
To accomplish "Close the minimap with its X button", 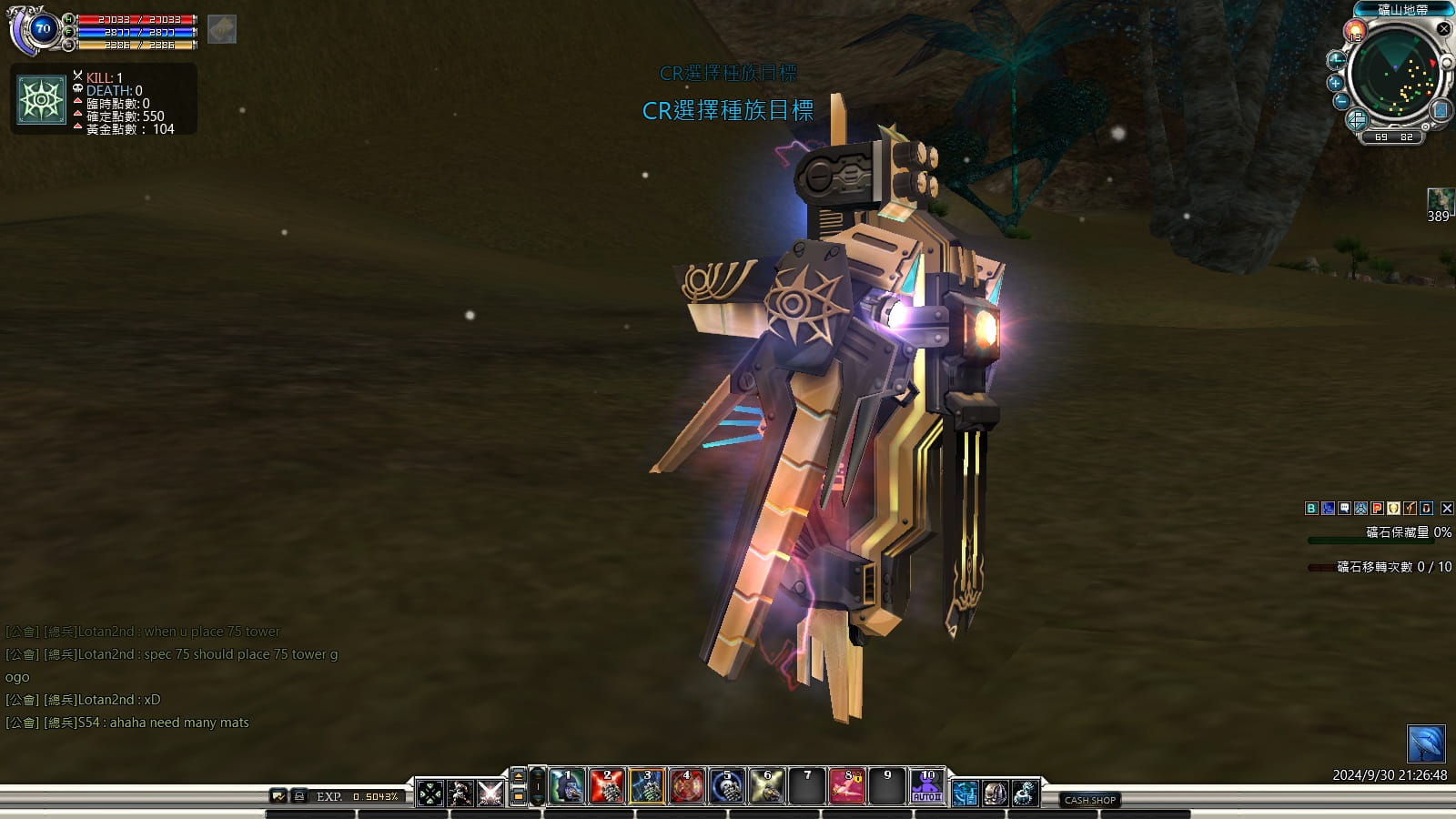I will click(x=1443, y=29).
